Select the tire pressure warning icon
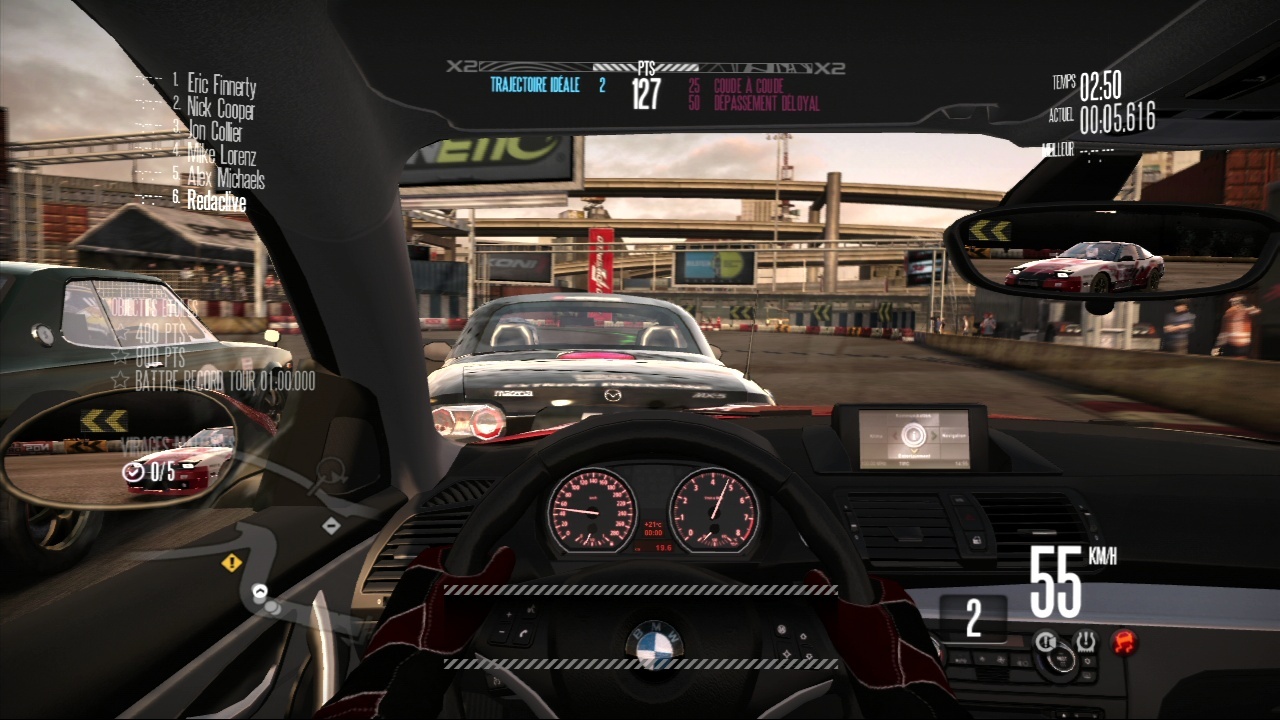 point(1084,640)
